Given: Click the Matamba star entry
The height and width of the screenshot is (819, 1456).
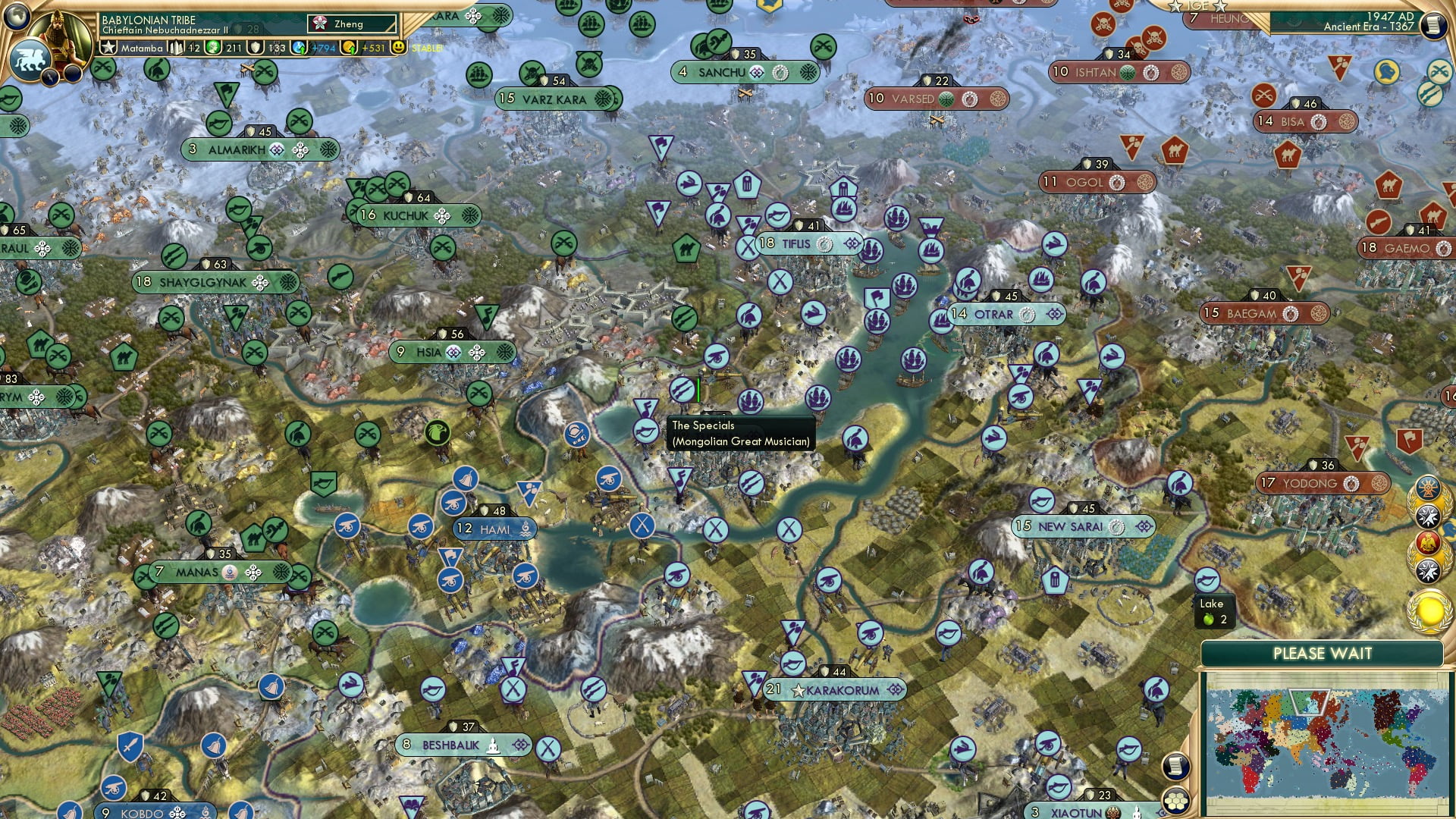Looking at the screenshot, I should click(132, 48).
